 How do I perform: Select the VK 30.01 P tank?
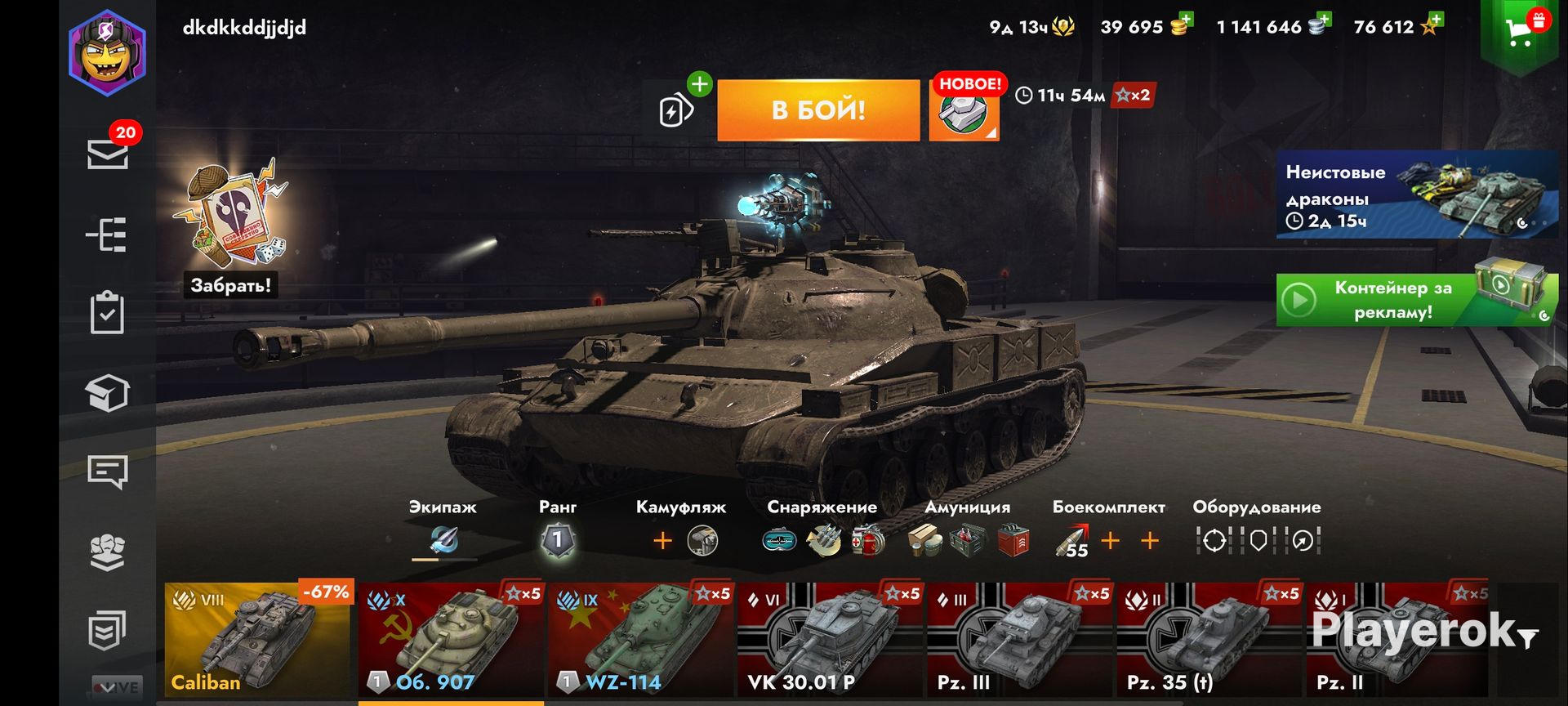pyautogui.click(x=830, y=639)
